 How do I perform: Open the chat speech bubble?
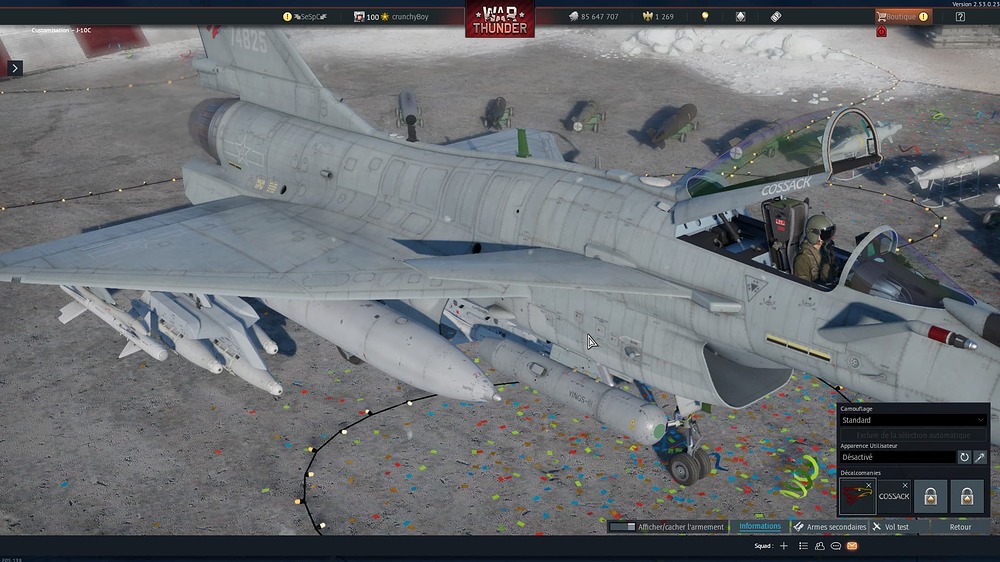coord(835,546)
